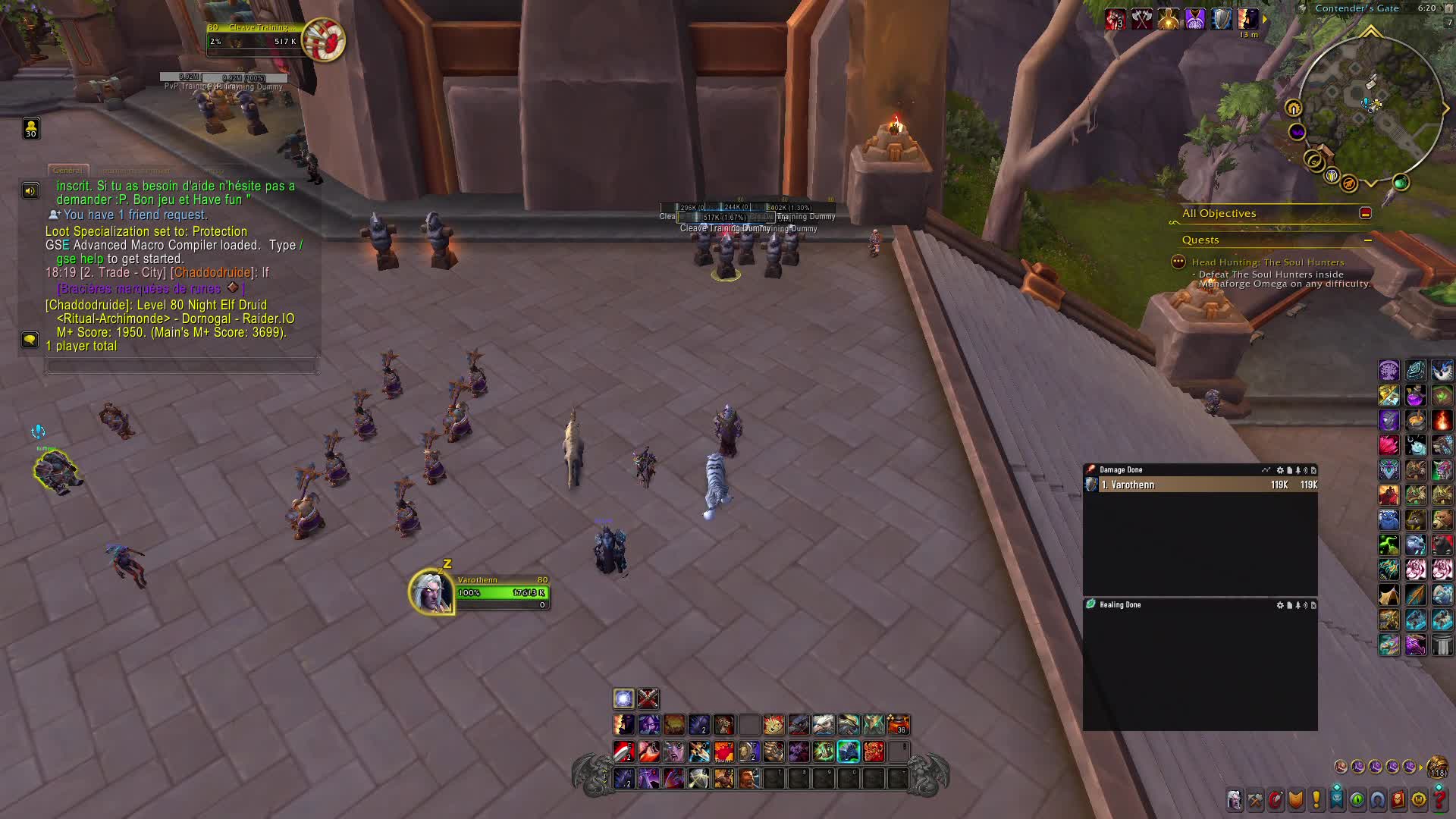Click Chaddodruide's name in chat
This screenshot has height=819, width=1456.
[x=212, y=273]
